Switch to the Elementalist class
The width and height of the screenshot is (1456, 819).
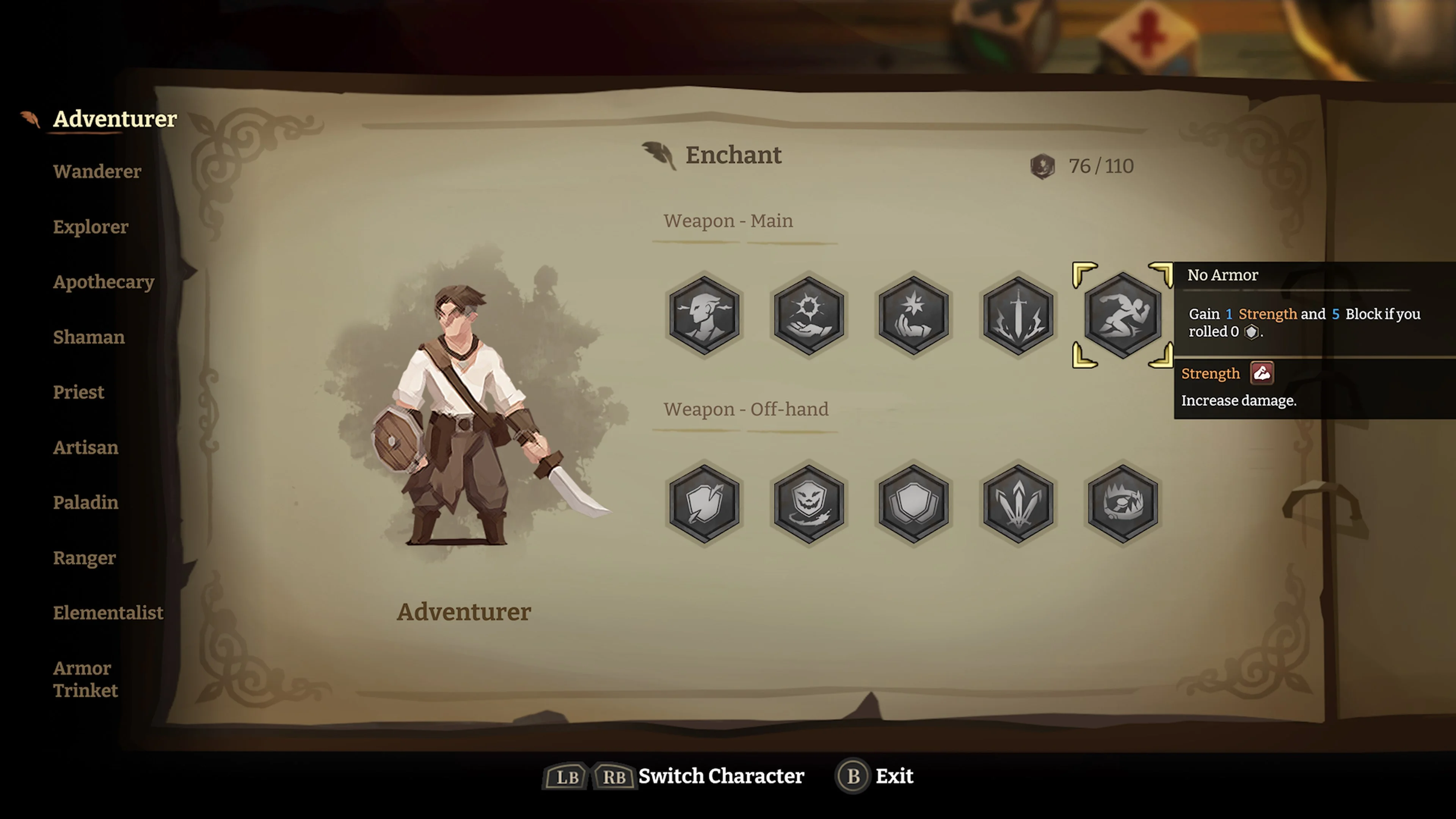click(108, 613)
